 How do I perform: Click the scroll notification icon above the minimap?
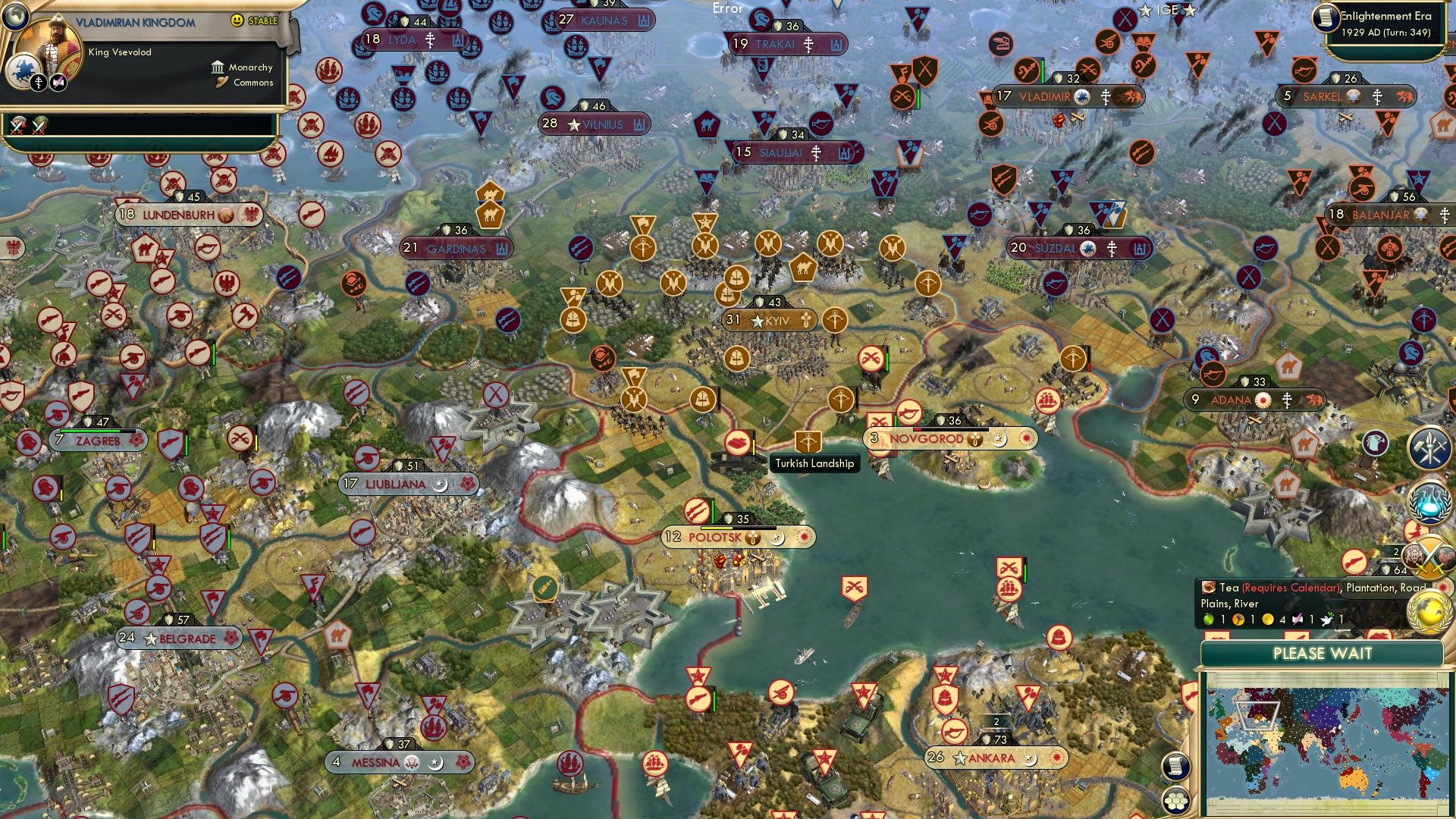1175,766
